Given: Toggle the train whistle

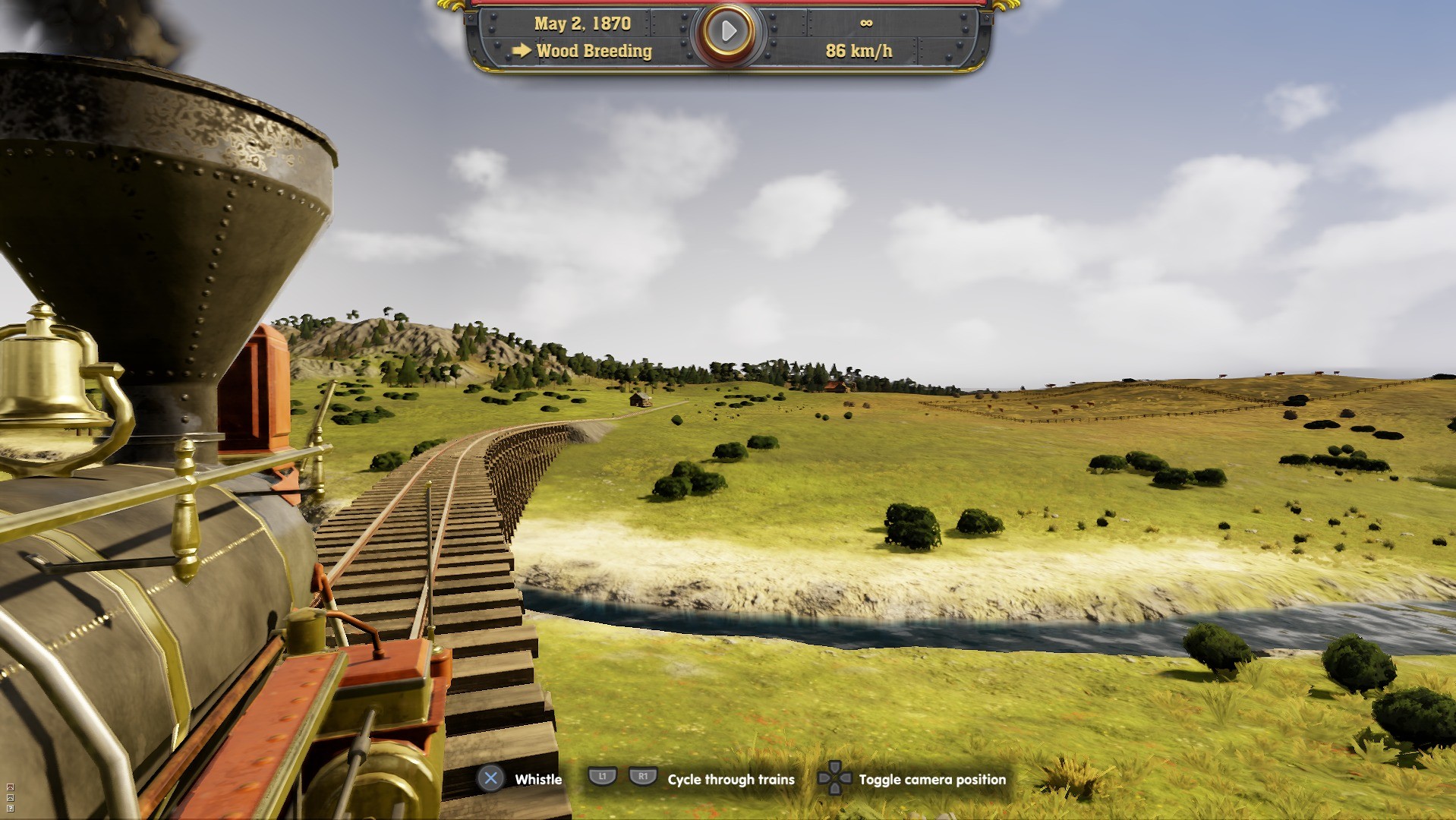Looking at the screenshot, I should tap(492, 779).
